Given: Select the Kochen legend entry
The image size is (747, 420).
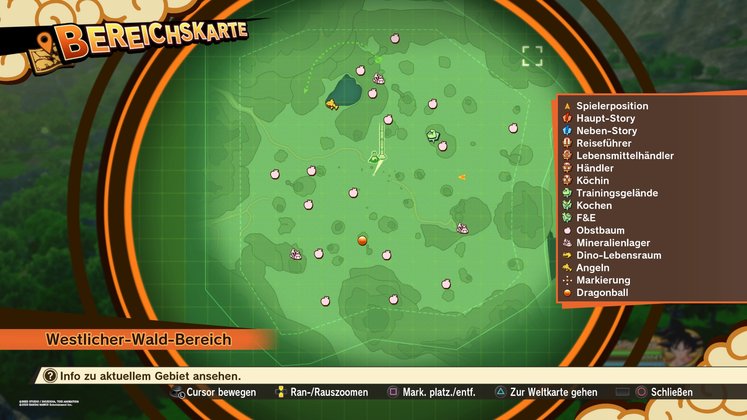Looking at the screenshot, I should click(x=595, y=205).
